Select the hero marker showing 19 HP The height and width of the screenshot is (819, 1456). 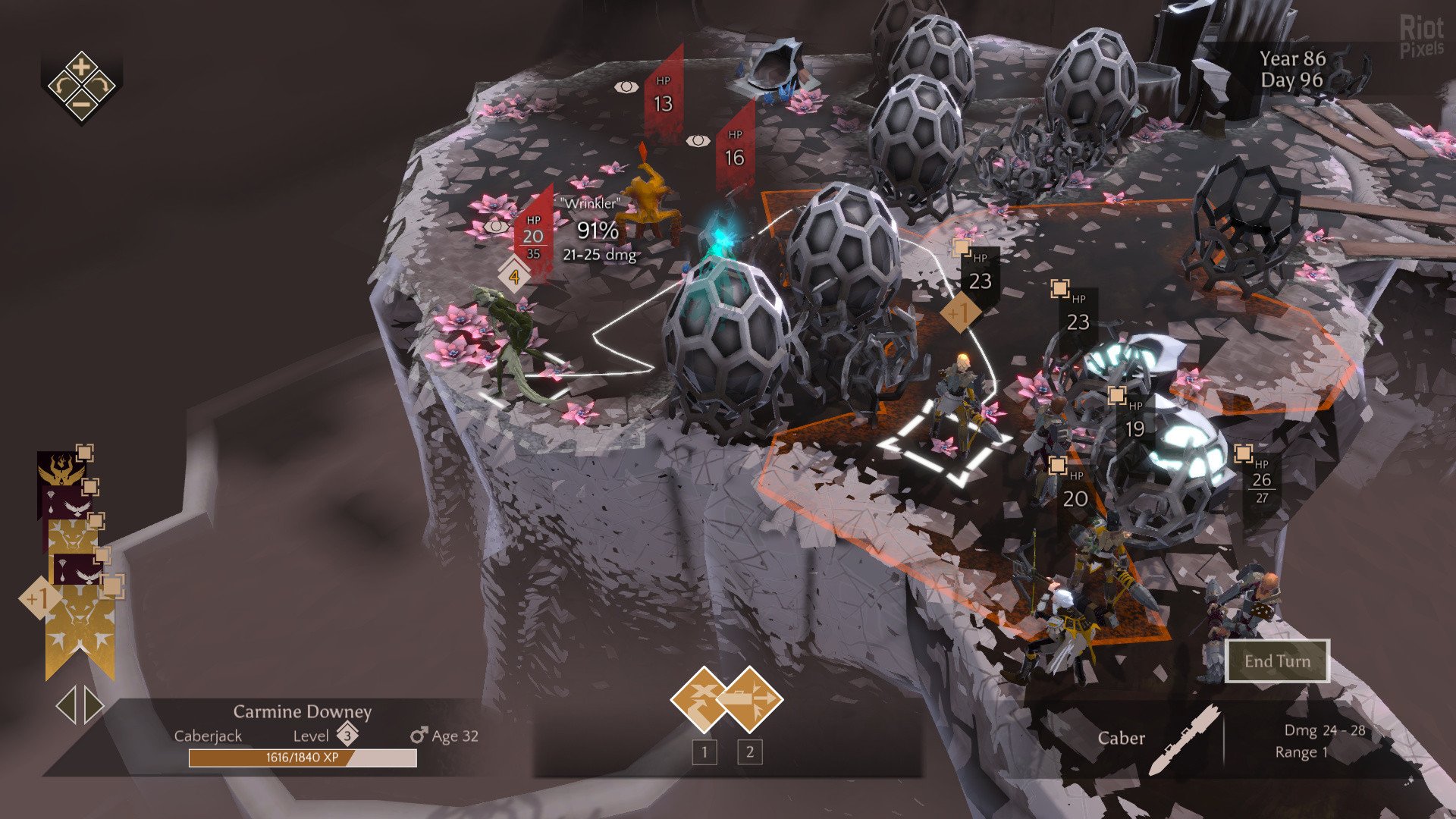(1134, 423)
